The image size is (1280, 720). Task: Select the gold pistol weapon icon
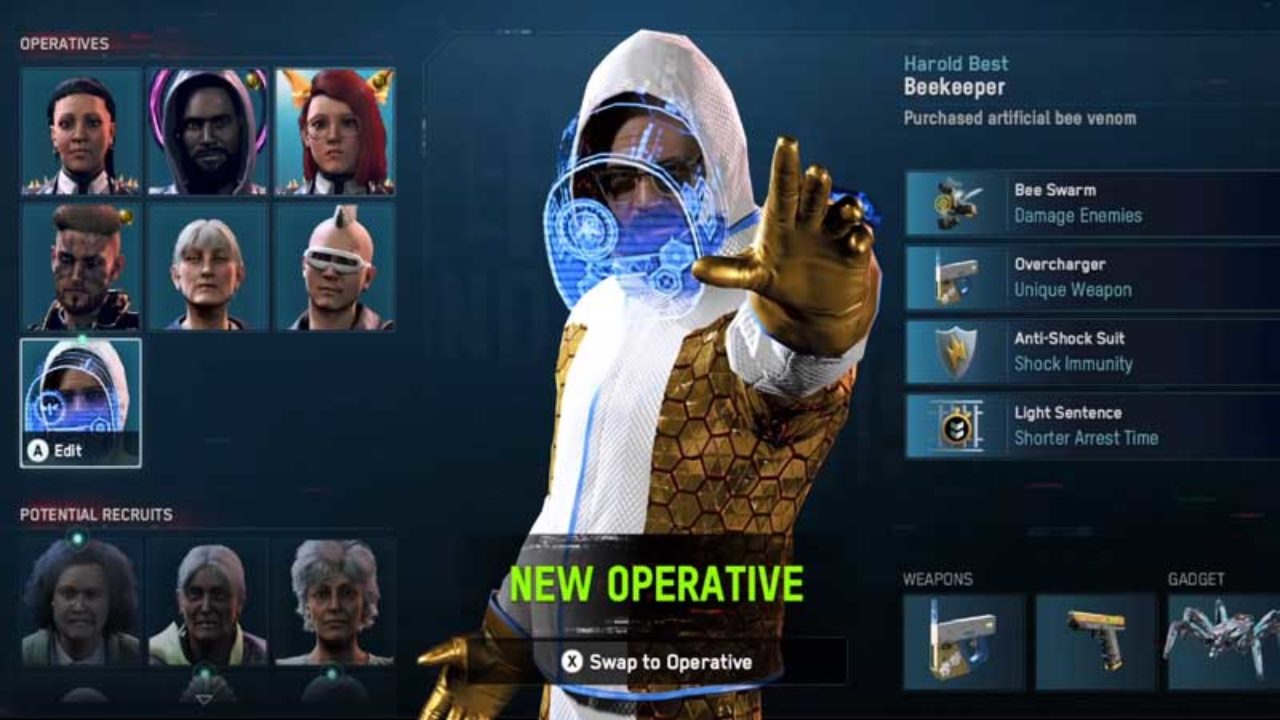(1100, 640)
